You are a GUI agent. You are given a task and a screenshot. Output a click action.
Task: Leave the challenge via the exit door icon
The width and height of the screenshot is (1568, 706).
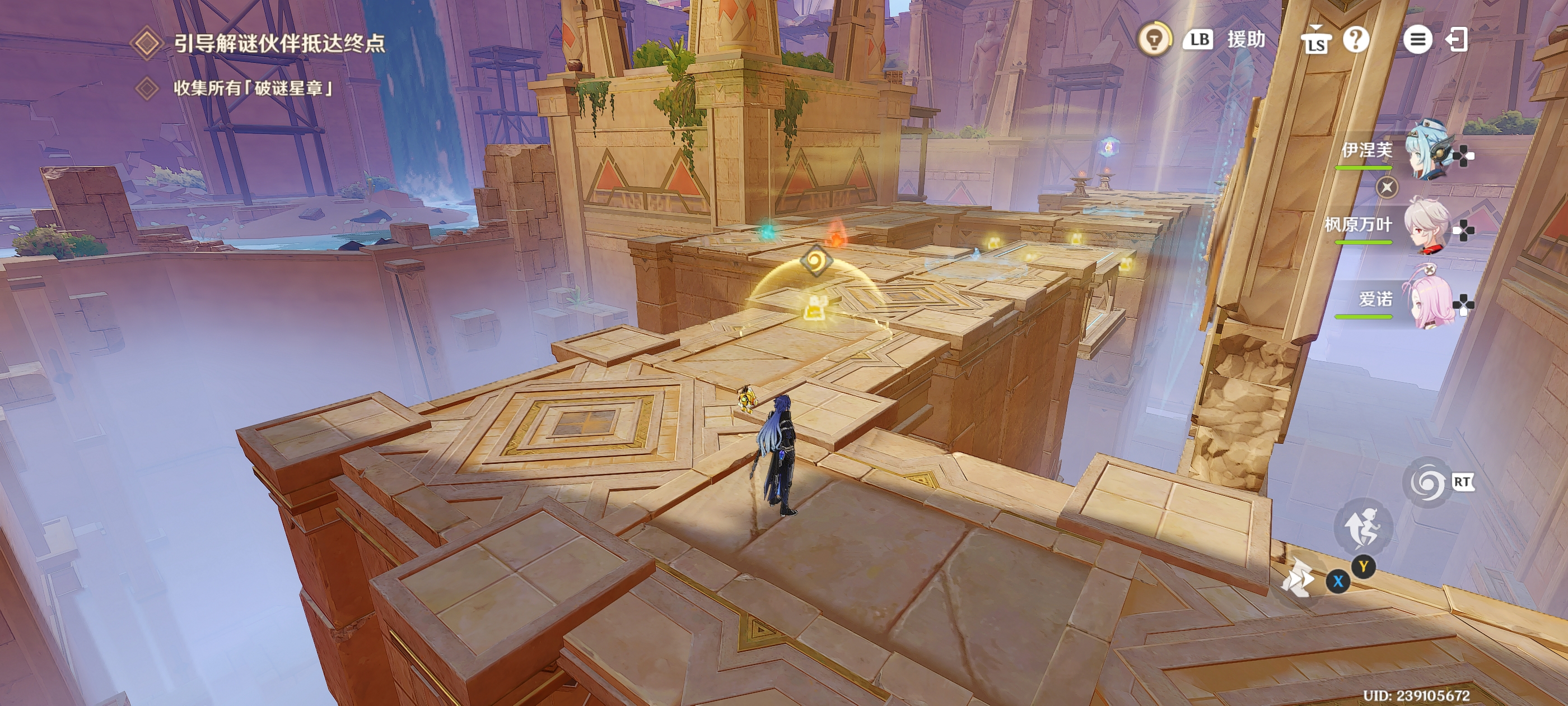coord(1457,40)
